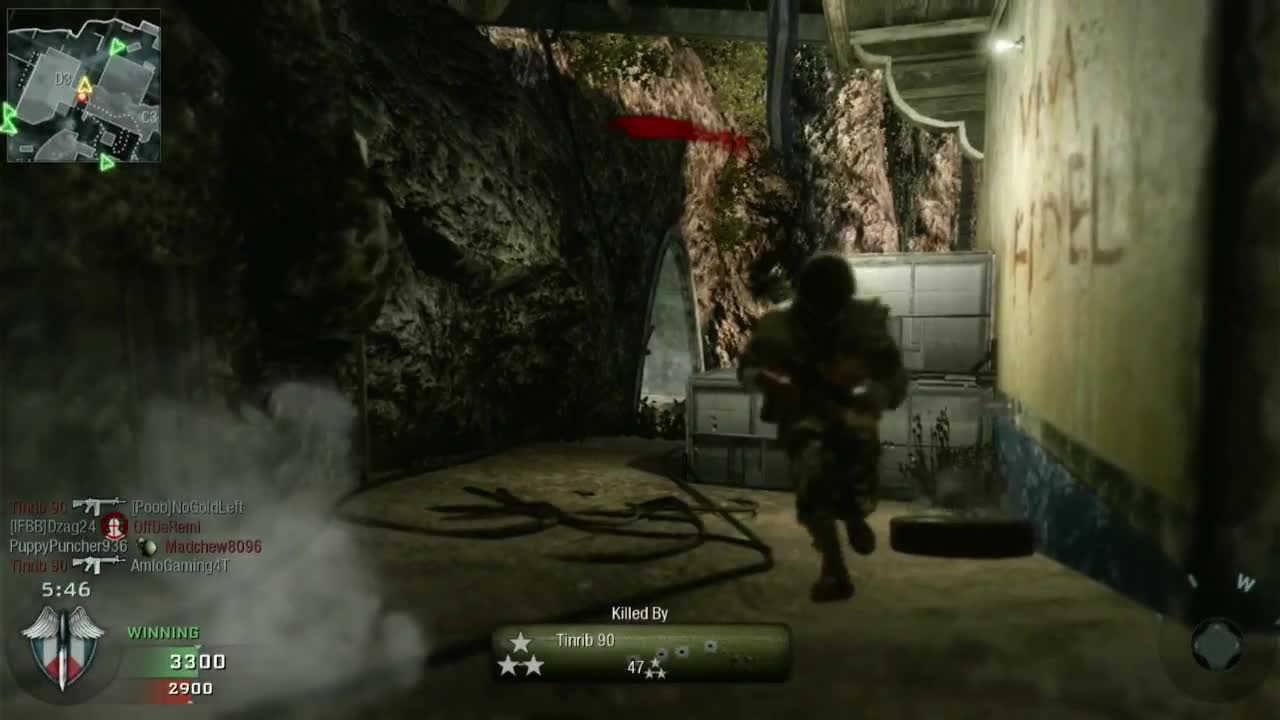This screenshot has height=720, width=1280.
Task: Click the assault rifle kill icon beside [Poob]NoGoldLeft
Action: point(98,504)
